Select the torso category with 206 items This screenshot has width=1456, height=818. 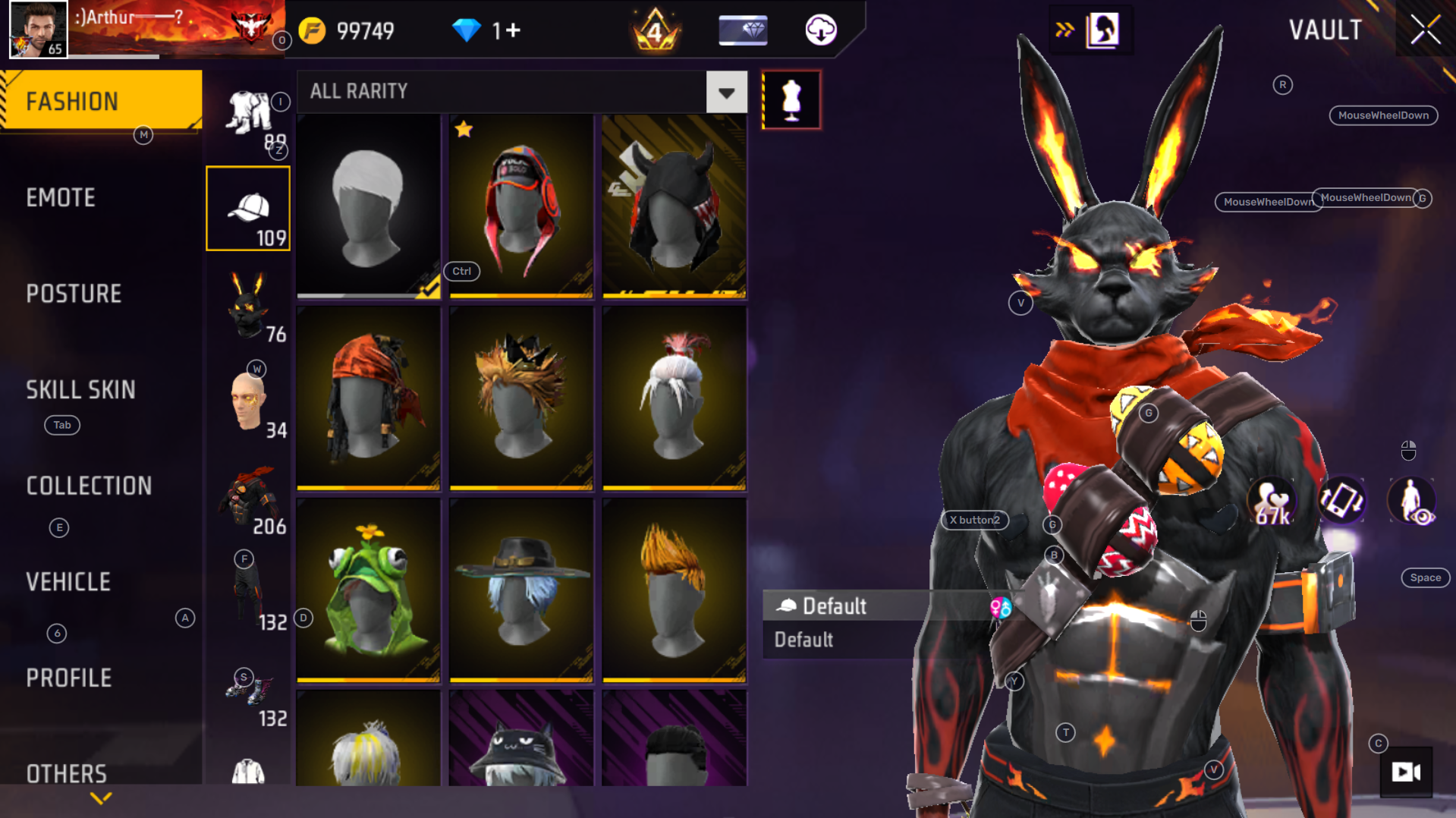[x=248, y=497]
